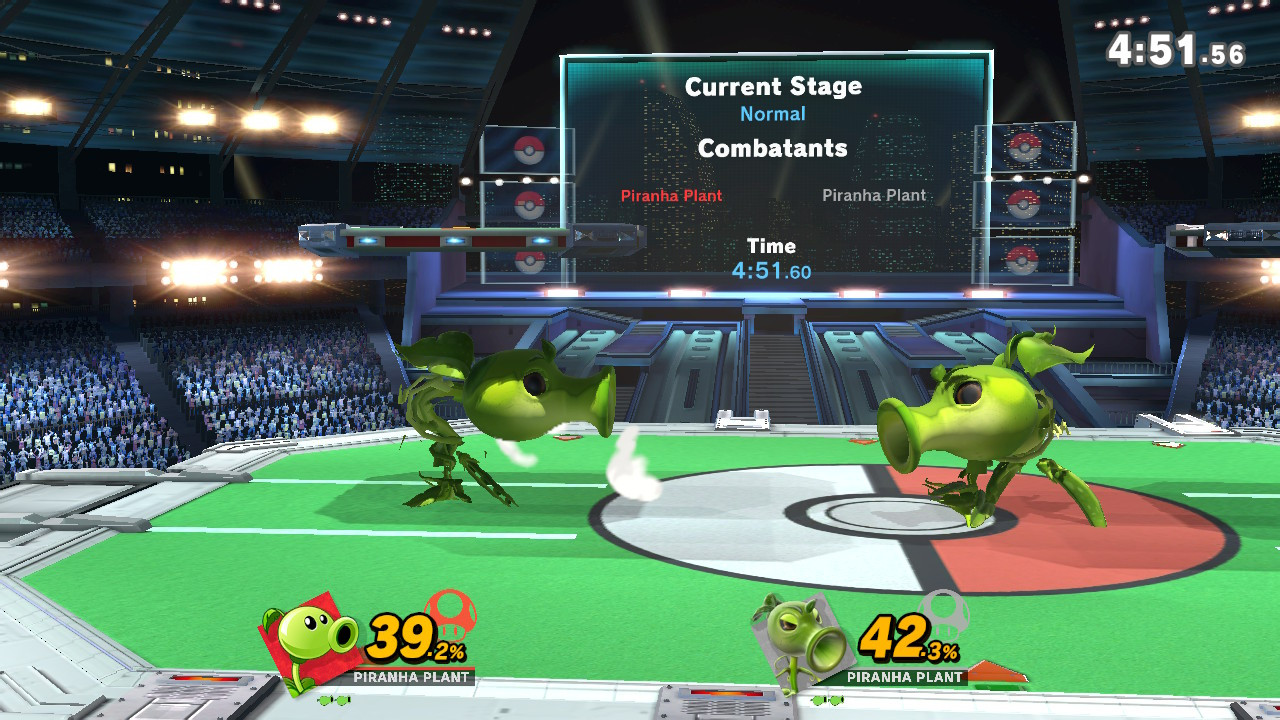
Task: Click Player 1's 39.2% damage meter
Action: coord(413,635)
